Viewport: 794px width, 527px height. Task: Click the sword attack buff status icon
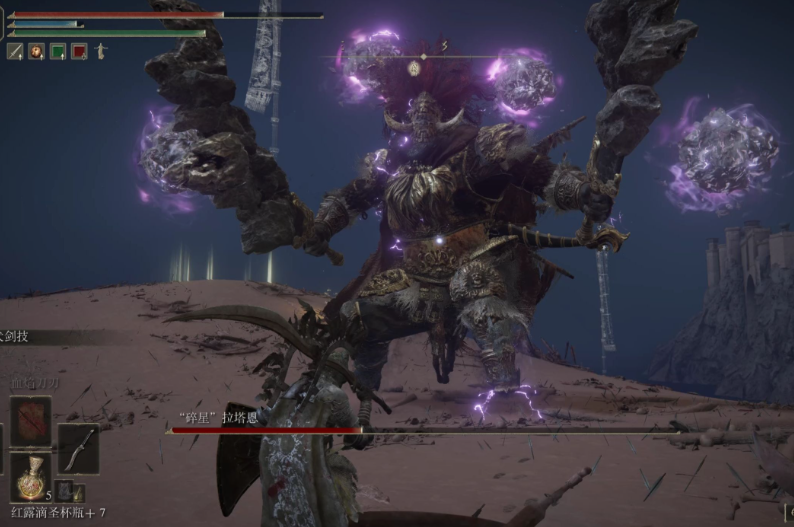pos(15,51)
